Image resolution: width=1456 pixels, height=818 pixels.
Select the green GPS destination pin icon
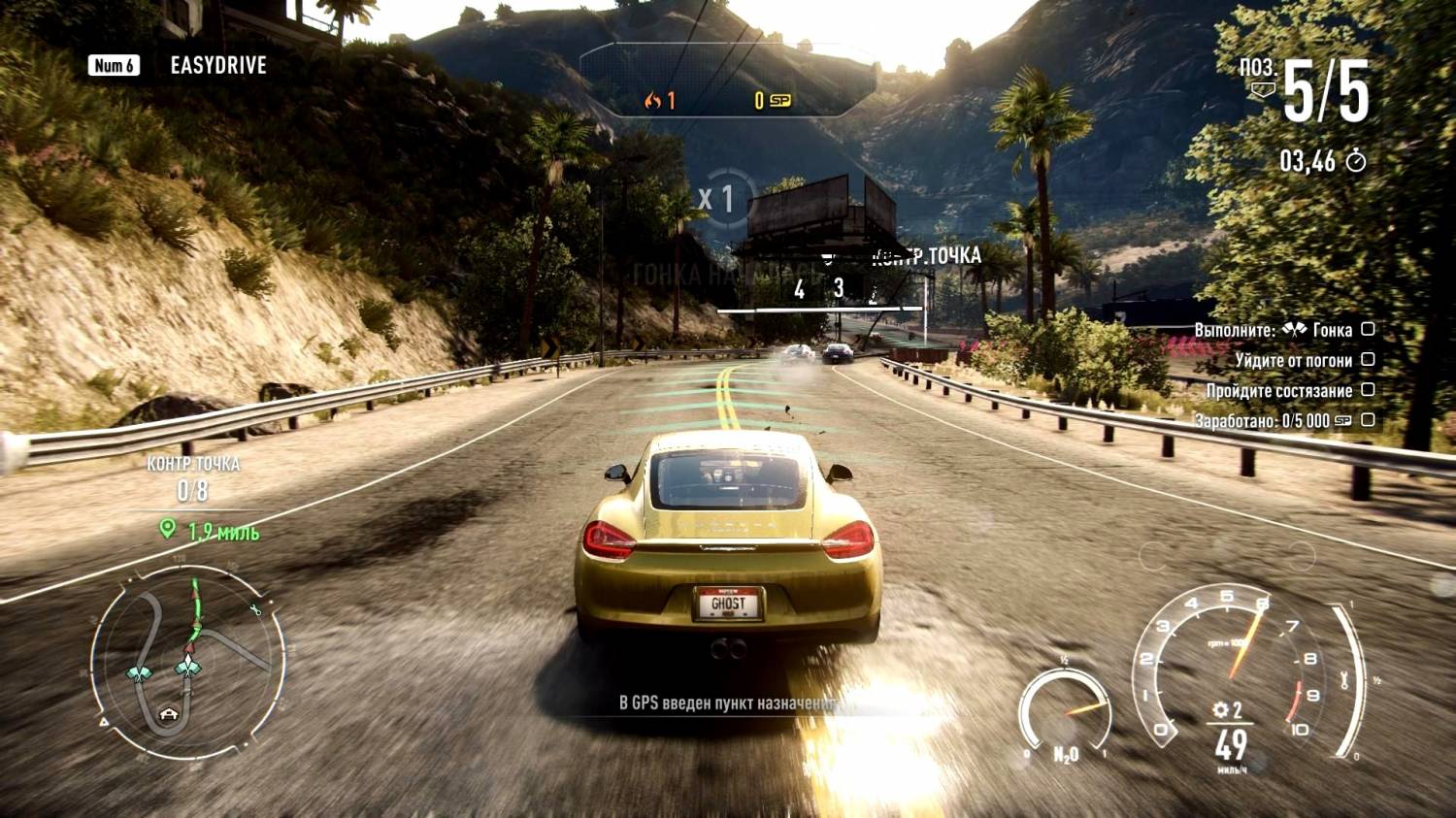click(x=168, y=529)
